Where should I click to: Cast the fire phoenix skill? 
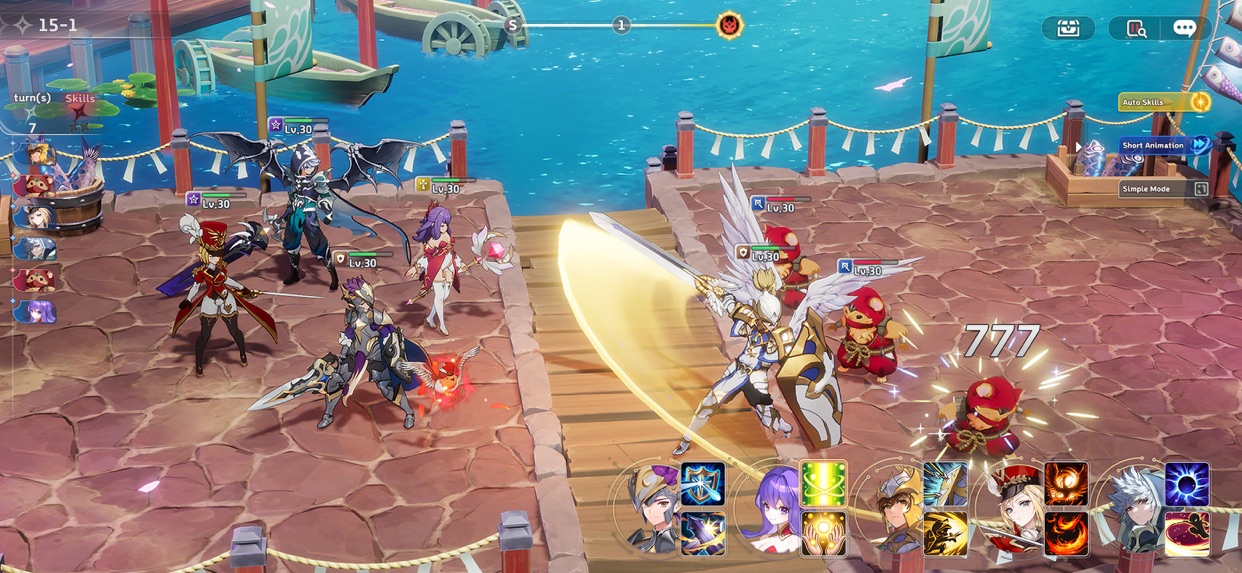click(1066, 484)
